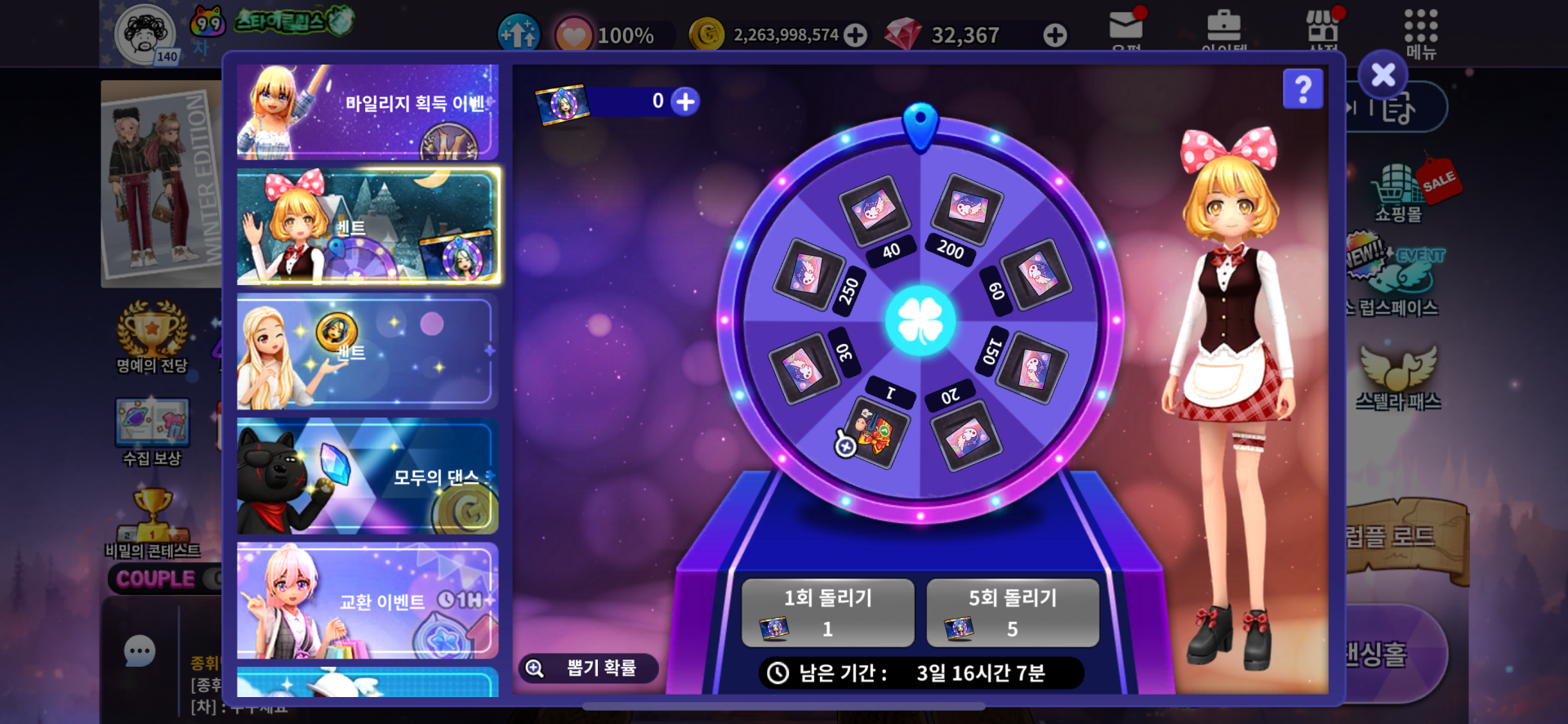Spin the wheel once (1회 돌리기)
Screen dimensions: 1568x724
(827, 612)
